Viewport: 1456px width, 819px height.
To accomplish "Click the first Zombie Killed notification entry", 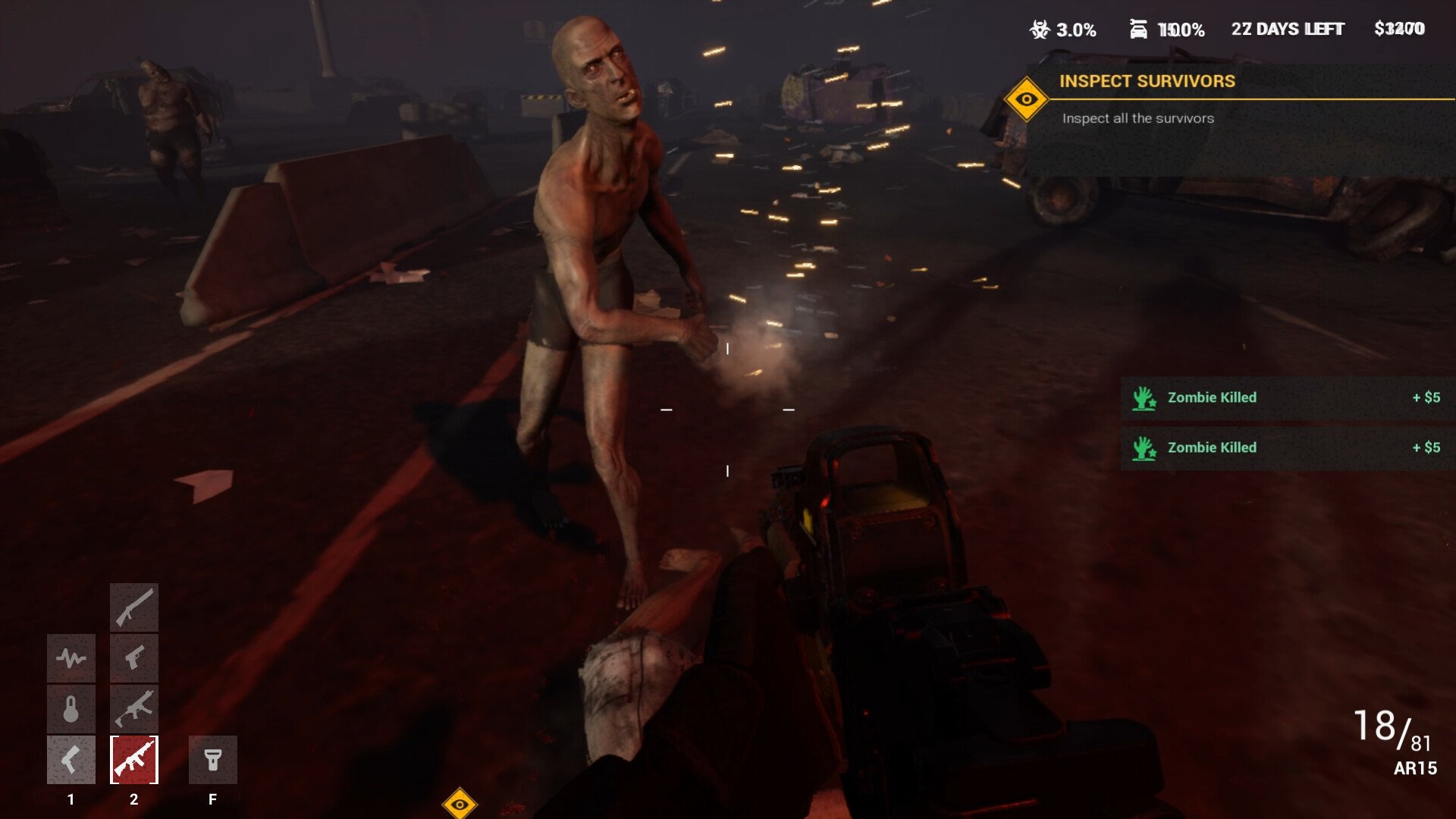I will click(x=1282, y=397).
